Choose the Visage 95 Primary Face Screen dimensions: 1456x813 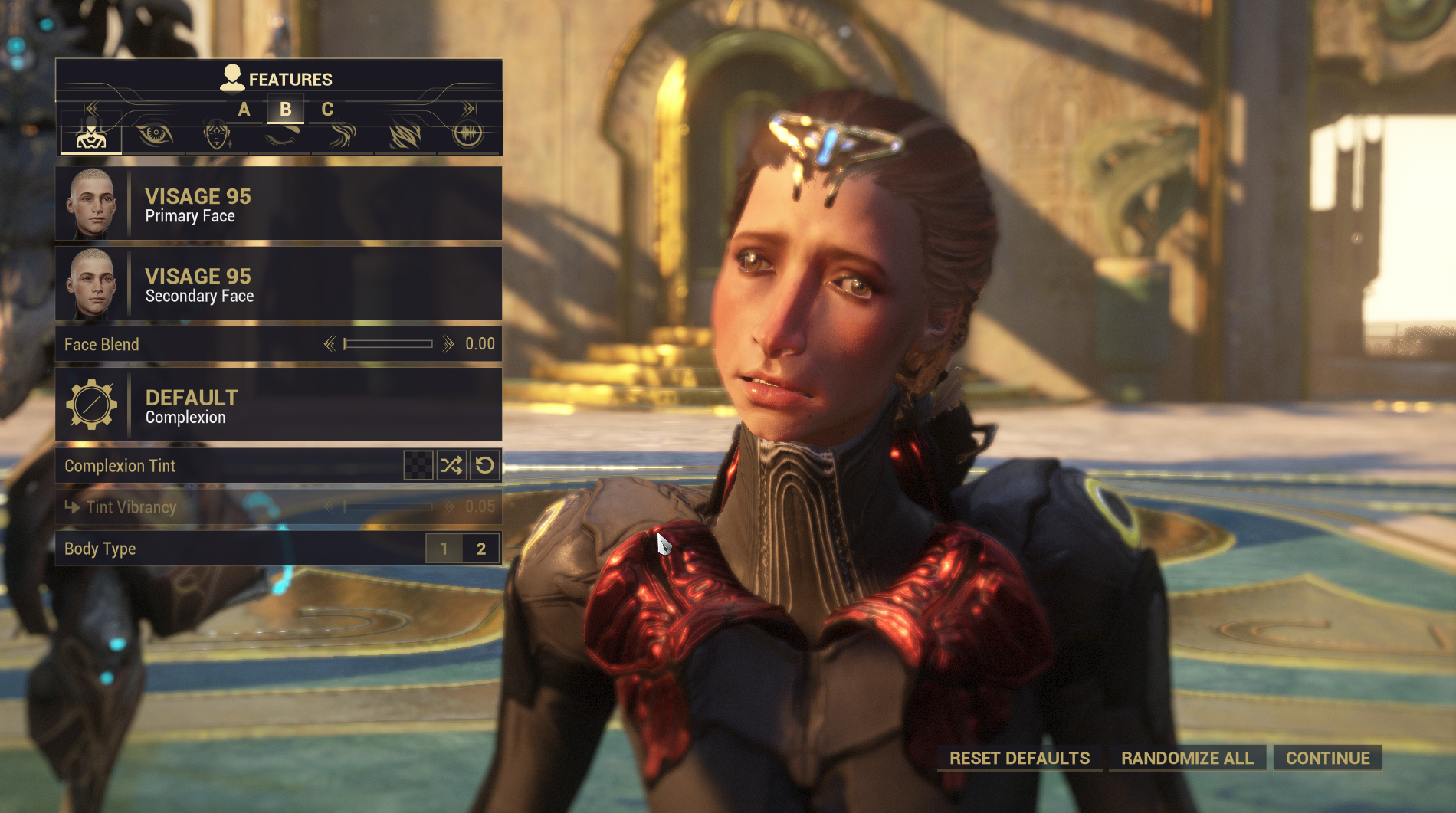tap(278, 205)
